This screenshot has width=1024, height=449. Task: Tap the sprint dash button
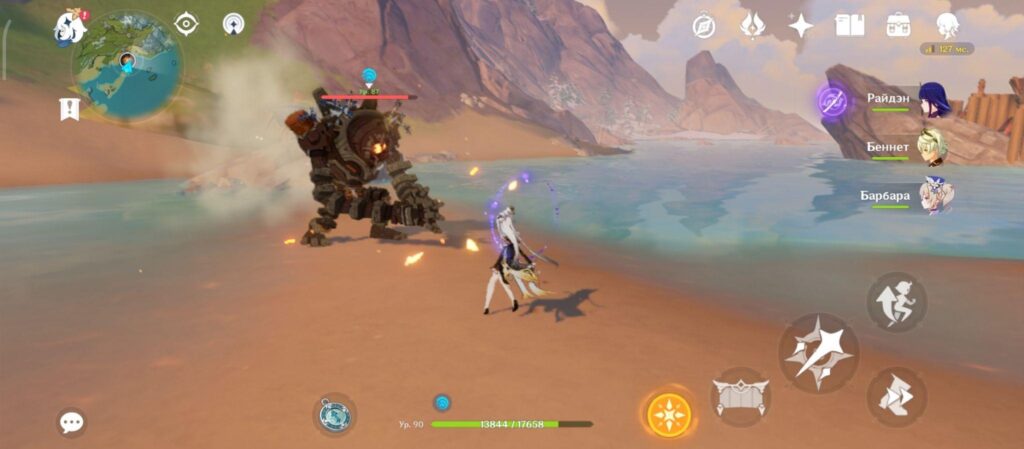coord(896,397)
